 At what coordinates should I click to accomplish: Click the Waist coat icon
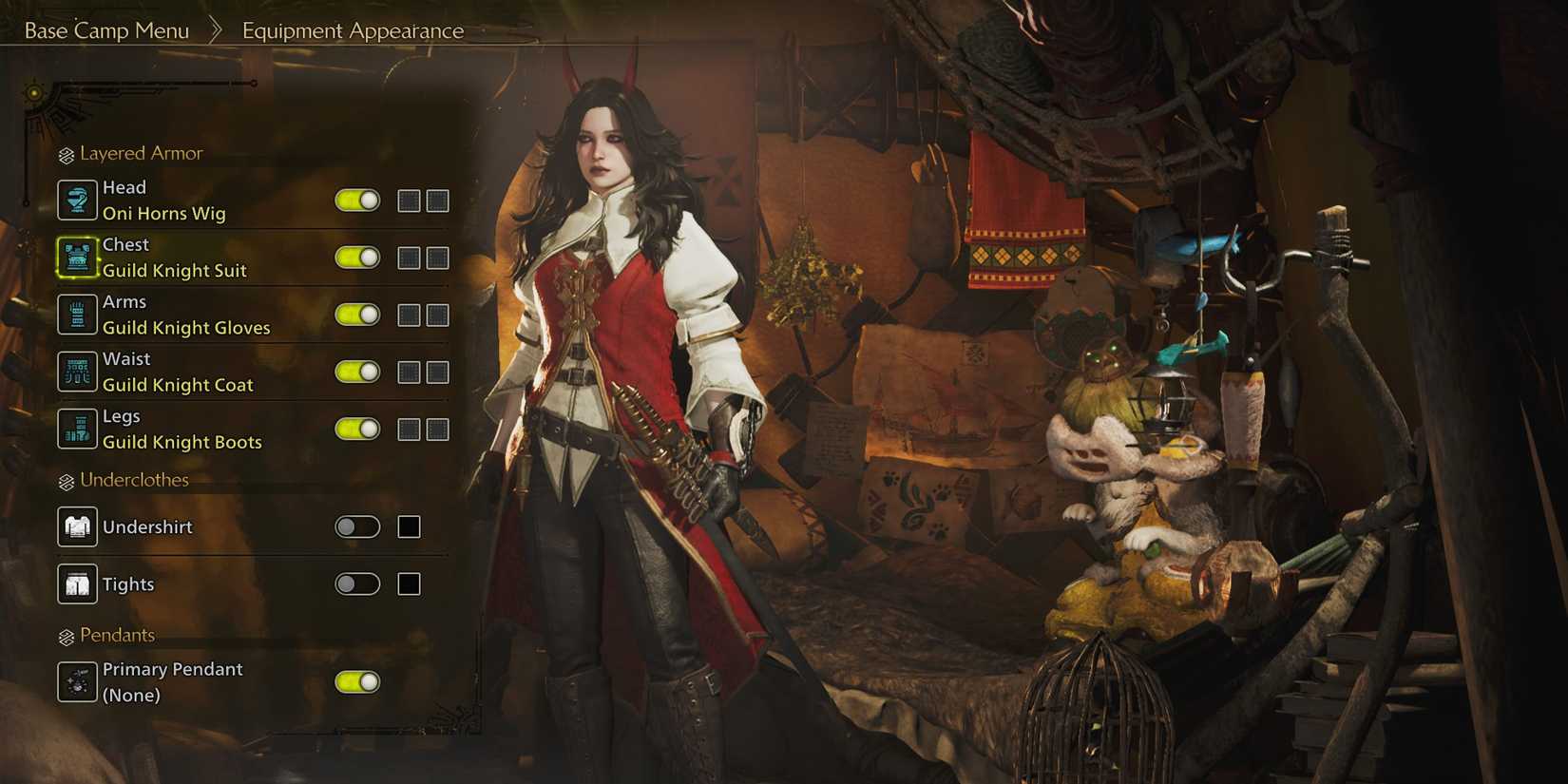coord(77,372)
